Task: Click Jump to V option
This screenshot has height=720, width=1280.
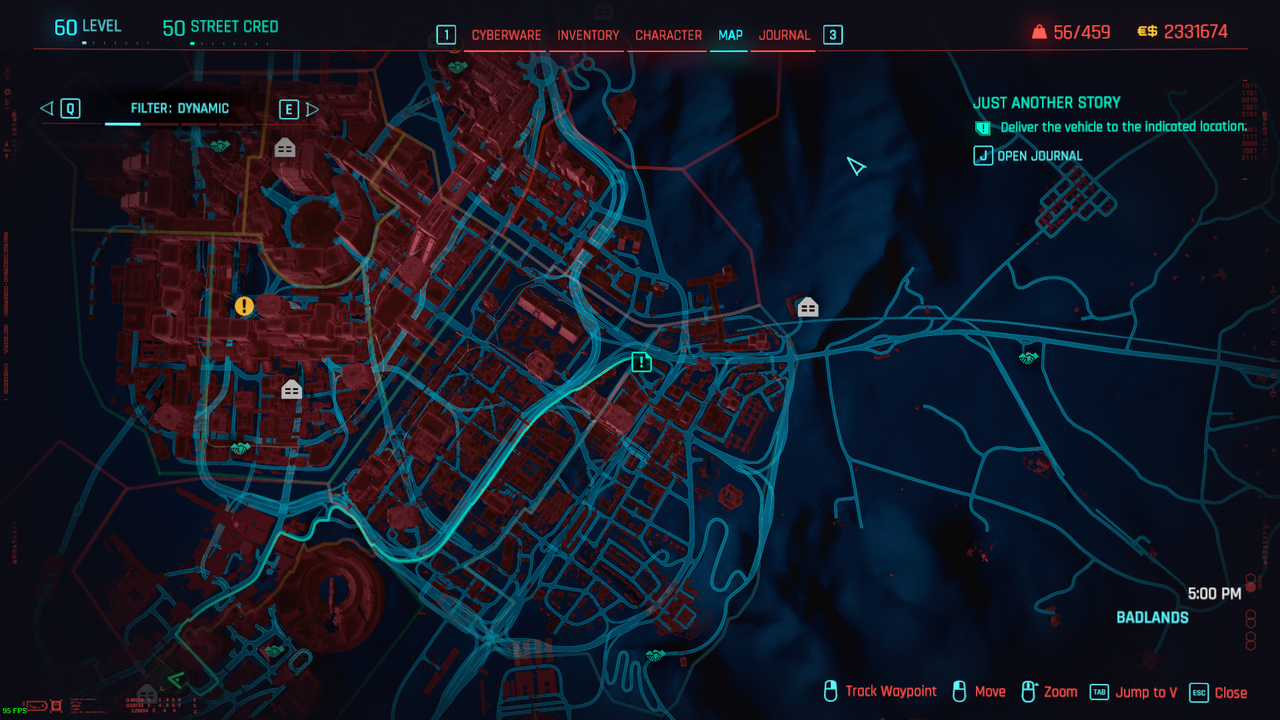Action: tap(1133, 692)
